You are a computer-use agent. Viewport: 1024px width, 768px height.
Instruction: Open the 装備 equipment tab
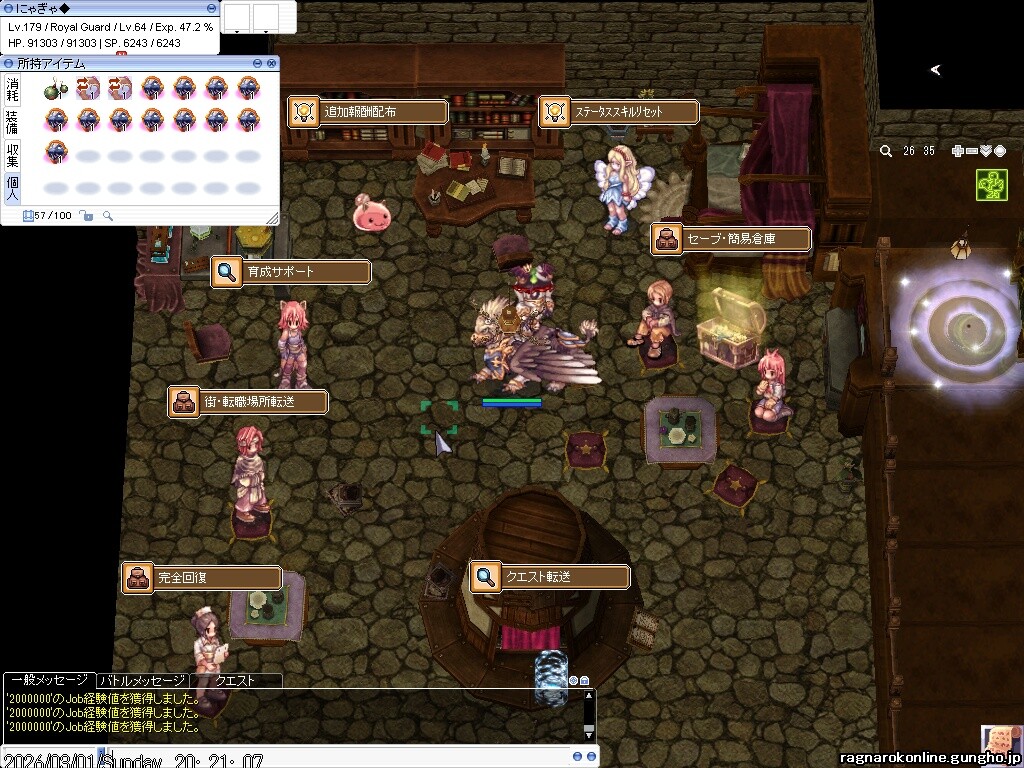12,122
